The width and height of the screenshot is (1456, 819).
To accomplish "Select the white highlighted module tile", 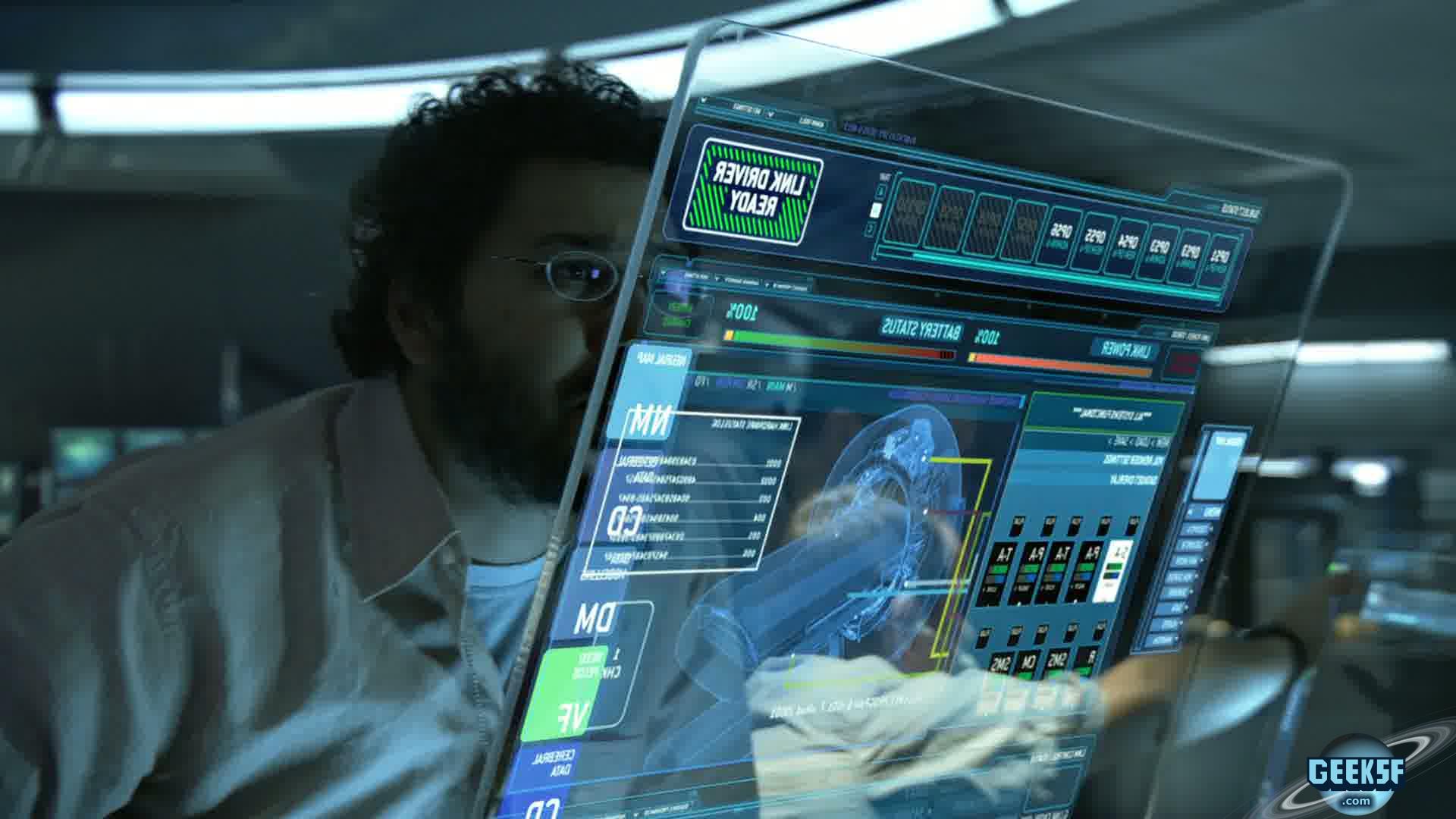I will point(1116,570).
